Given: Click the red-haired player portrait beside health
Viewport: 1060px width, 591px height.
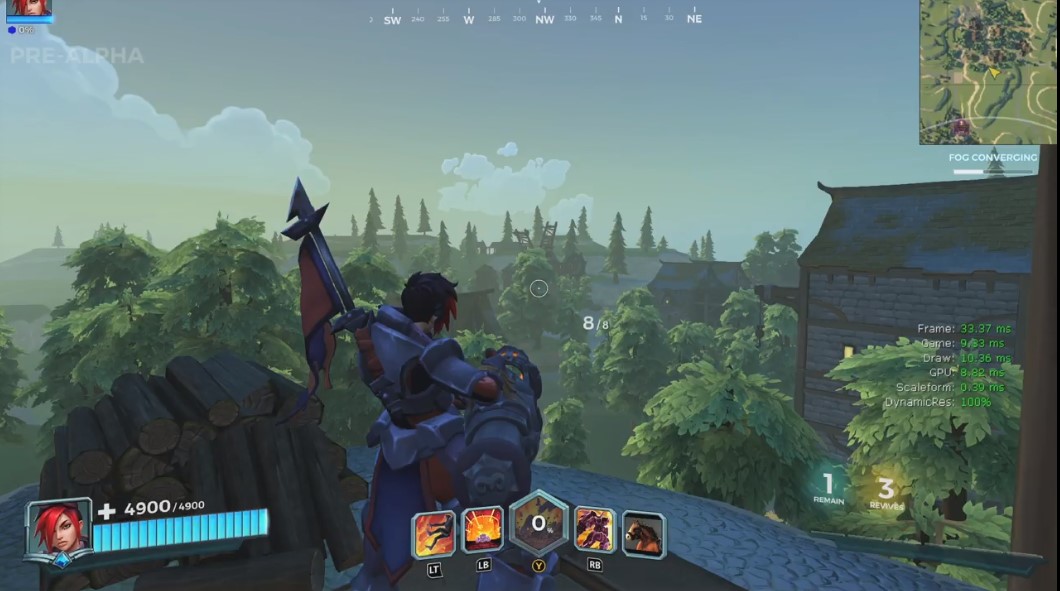Looking at the screenshot, I should tap(59, 531).
